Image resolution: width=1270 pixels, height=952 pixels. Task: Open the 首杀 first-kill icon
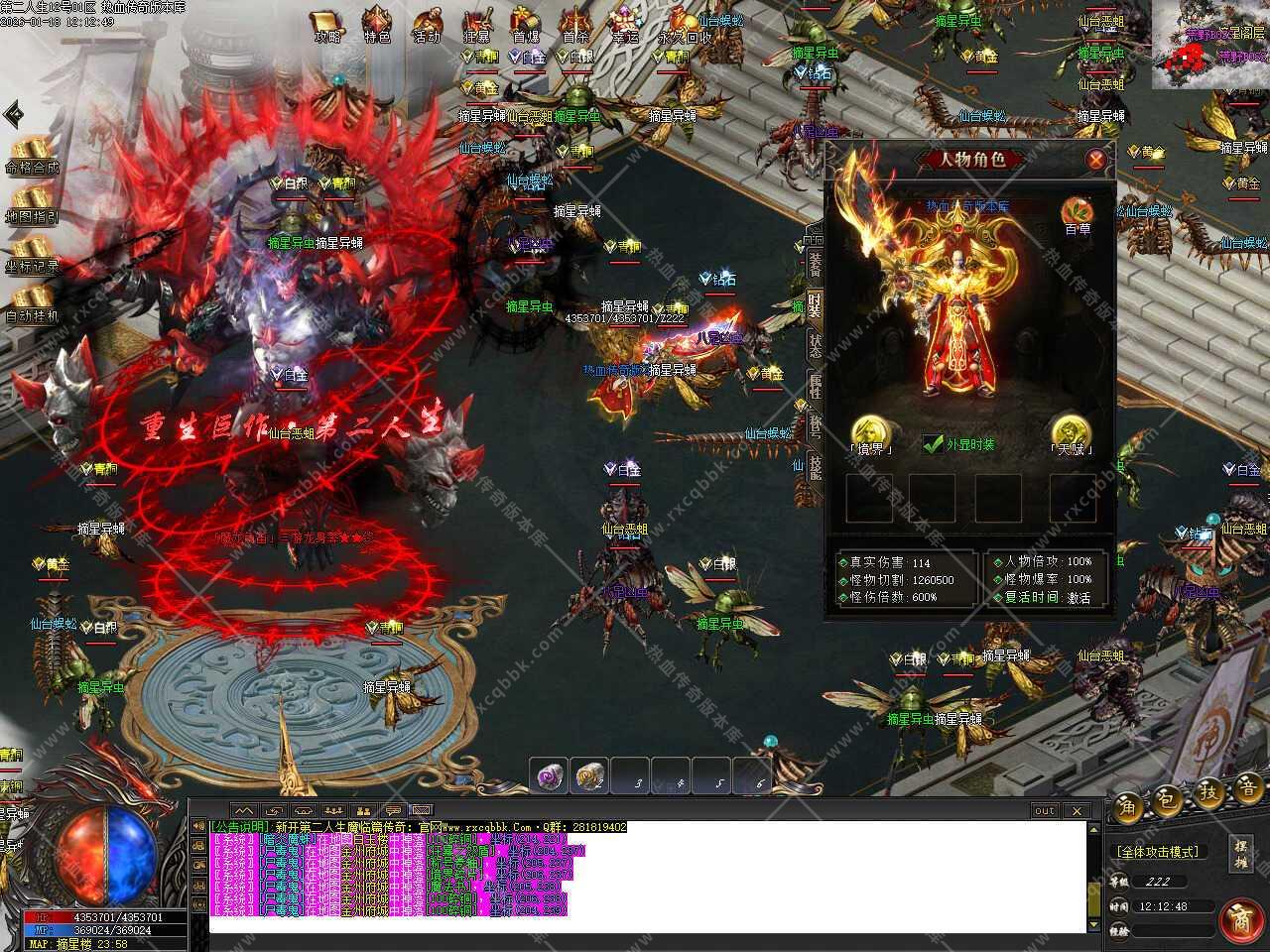[x=575, y=24]
